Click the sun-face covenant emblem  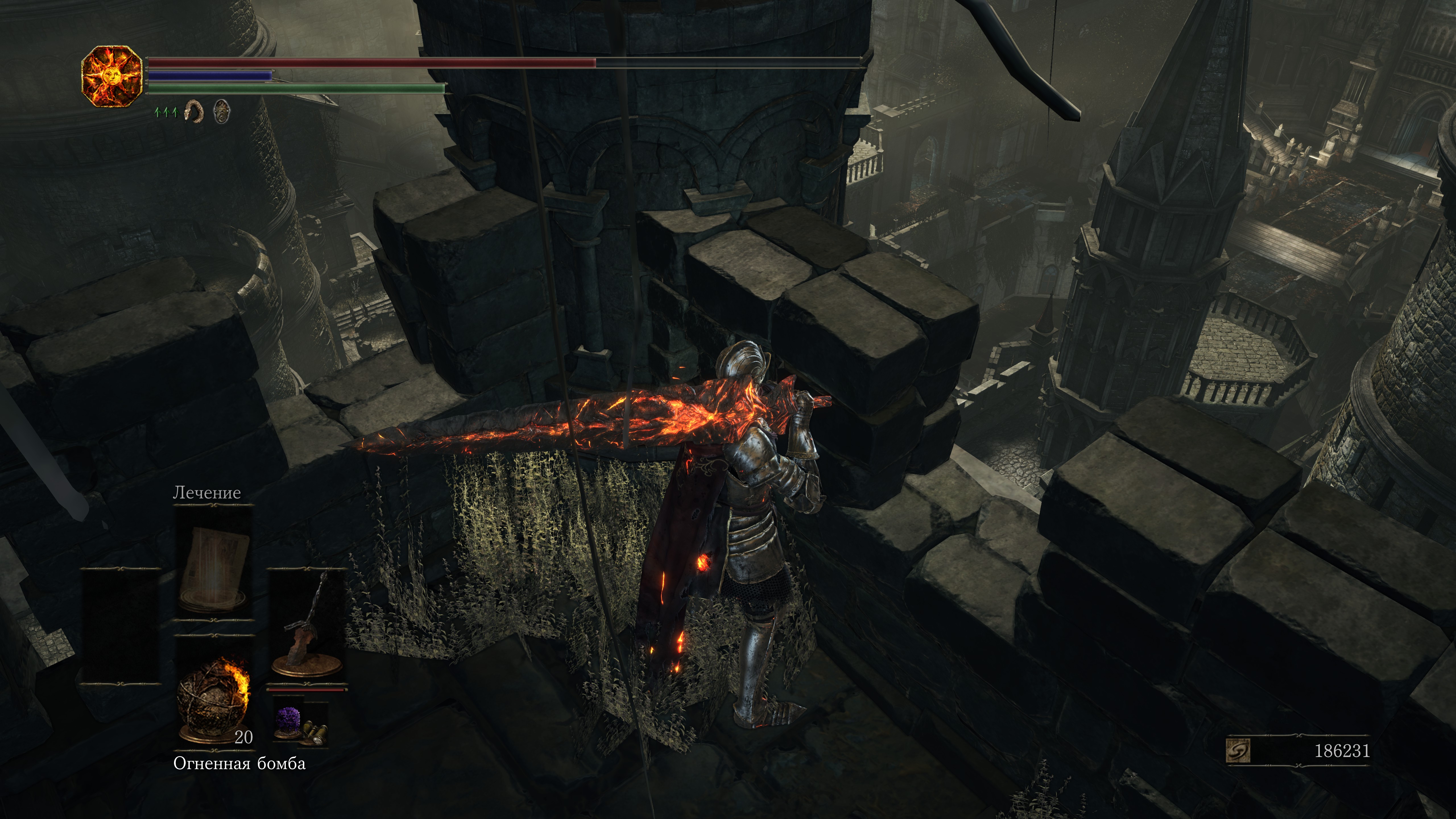[x=111, y=76]
